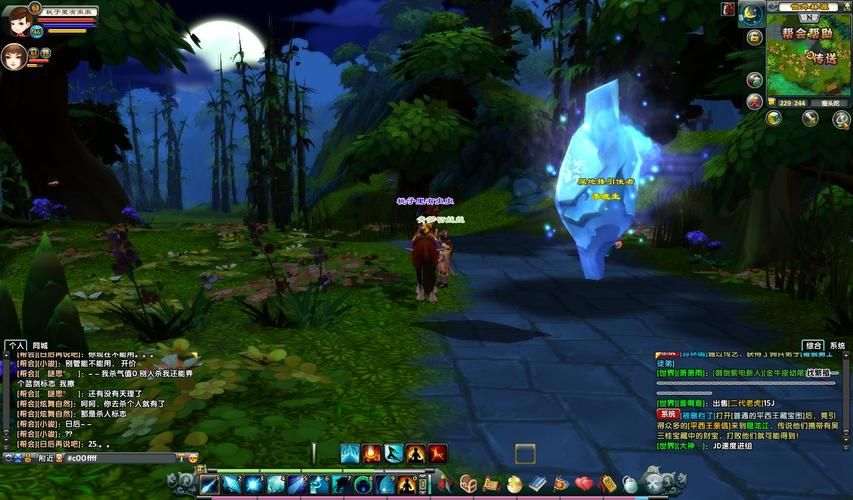Activate the first sword slash hotbar skill

point(209,485)
